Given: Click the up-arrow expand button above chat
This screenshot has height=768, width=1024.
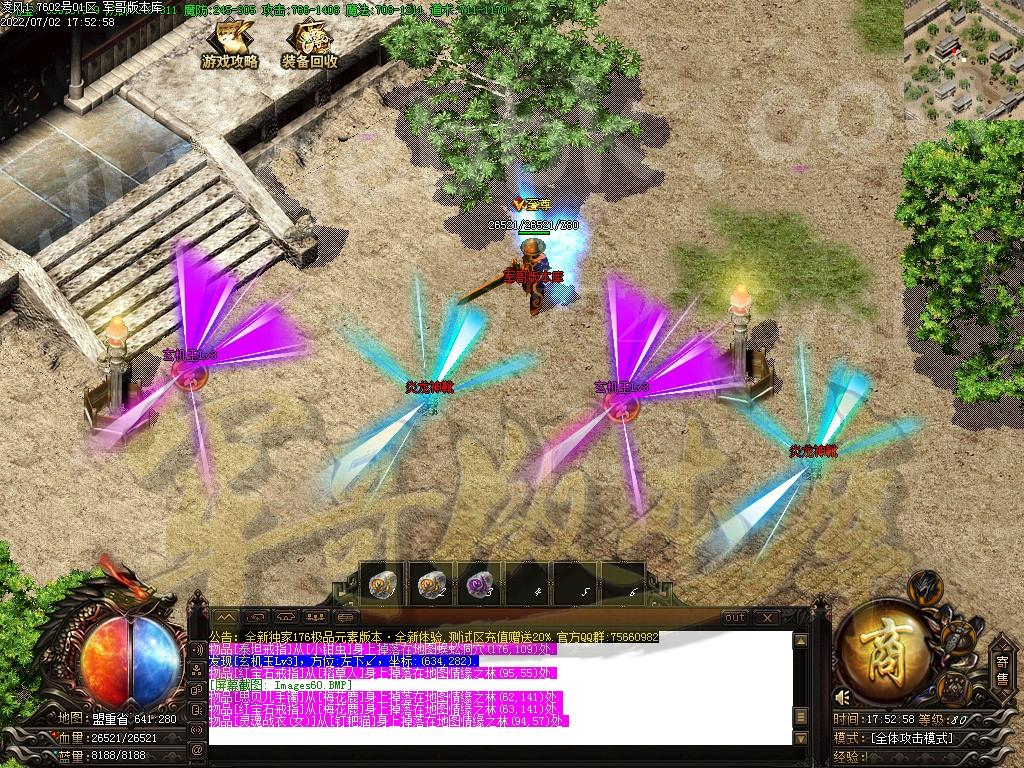Looking at the screenshot, I should coord(224,618).
